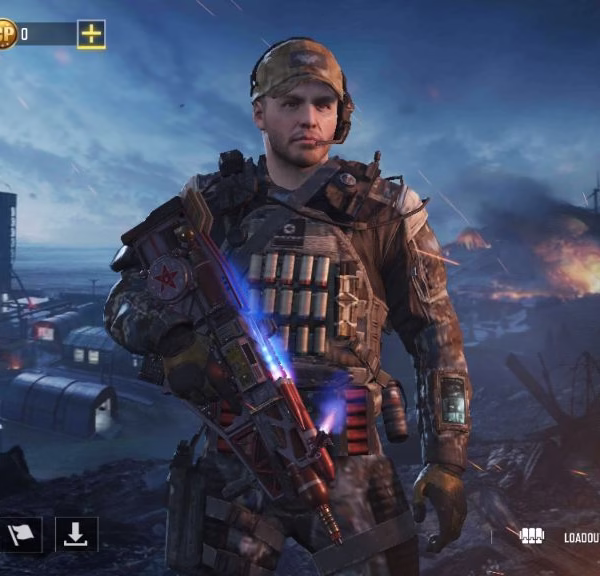Image resolution: width=600 pixels, height=576 pixels.
Task: Open the flag icon button
Action: click(x=21, y=536)
